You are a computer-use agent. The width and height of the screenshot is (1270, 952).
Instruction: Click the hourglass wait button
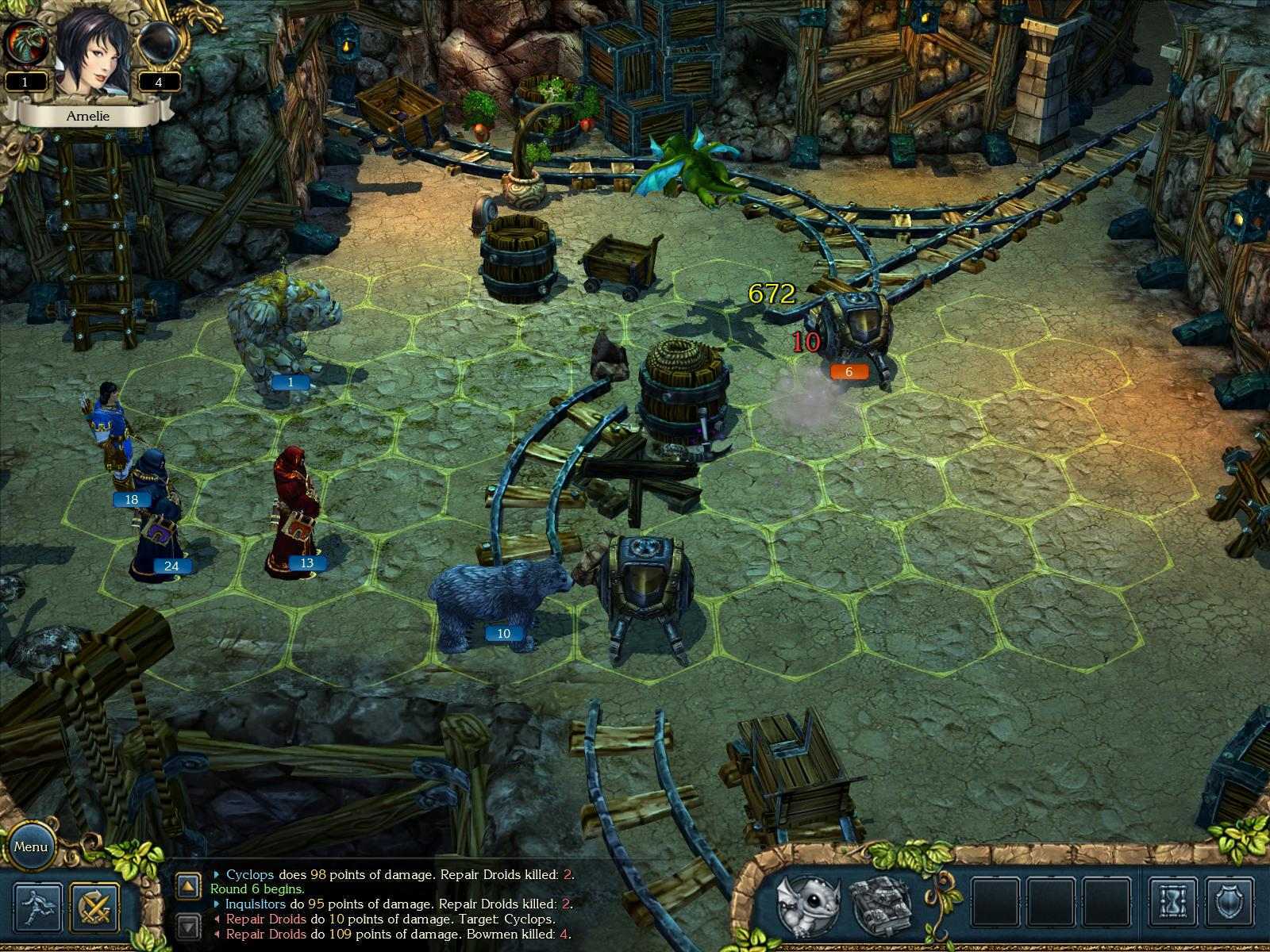tap(1172, 903)
